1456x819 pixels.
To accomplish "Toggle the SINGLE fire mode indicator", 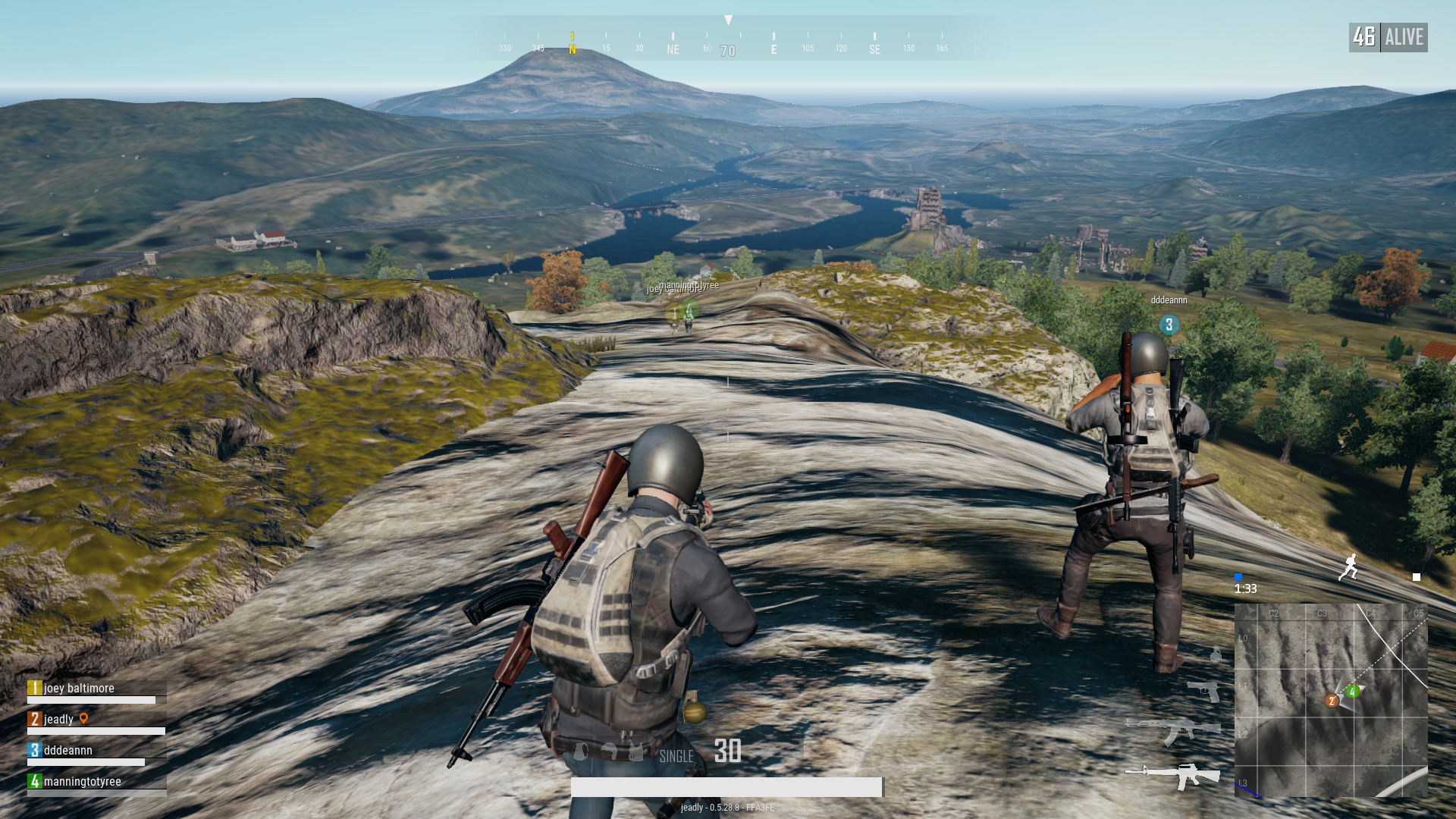I will click(x=676, y=756).
